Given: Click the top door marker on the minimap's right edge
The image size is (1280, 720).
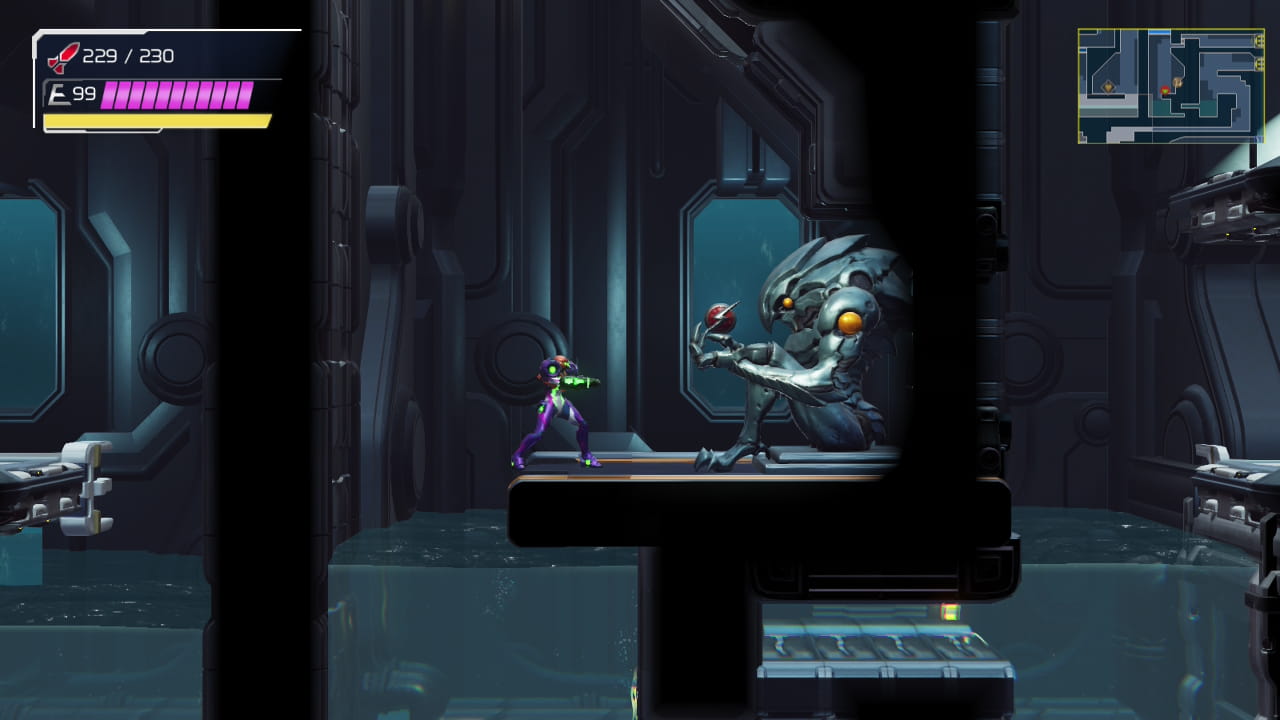Looking at the screenshot, I should (x=1258, y=41).
